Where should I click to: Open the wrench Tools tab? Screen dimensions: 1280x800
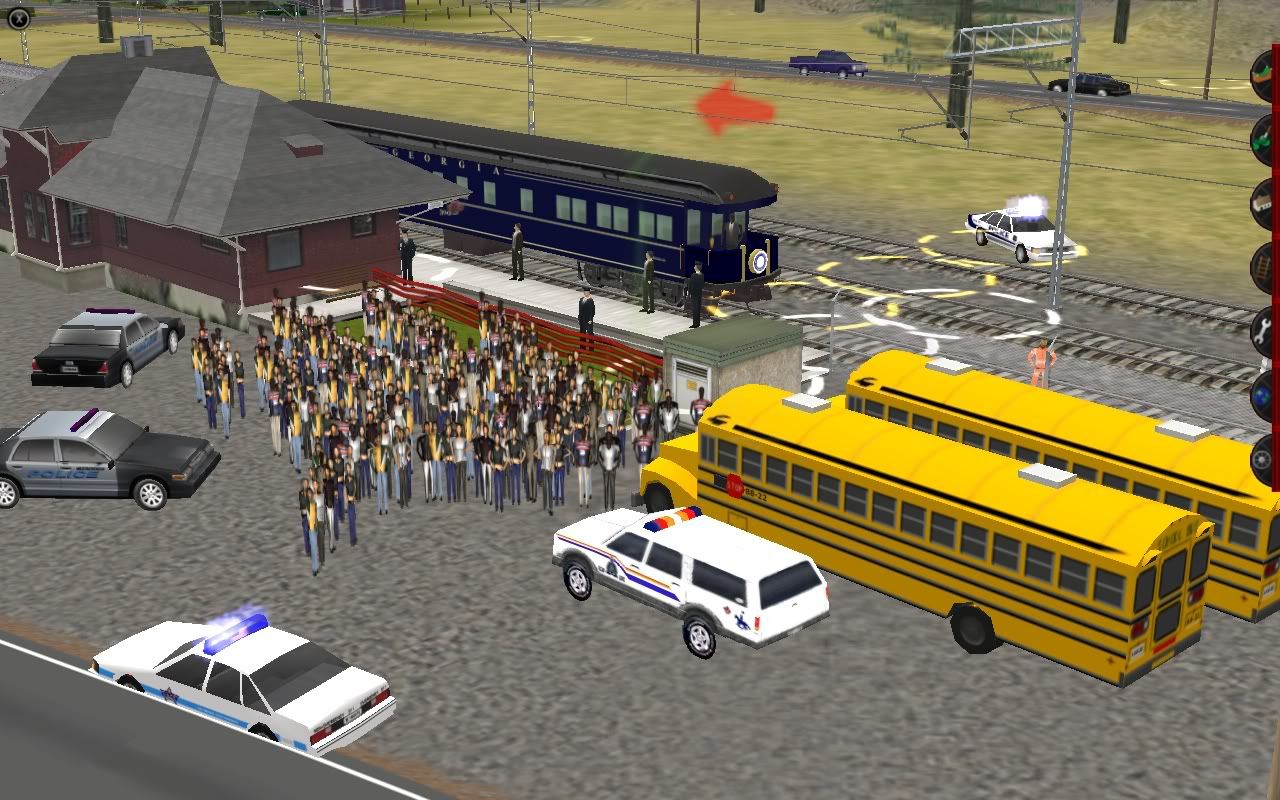point(1264,330)
